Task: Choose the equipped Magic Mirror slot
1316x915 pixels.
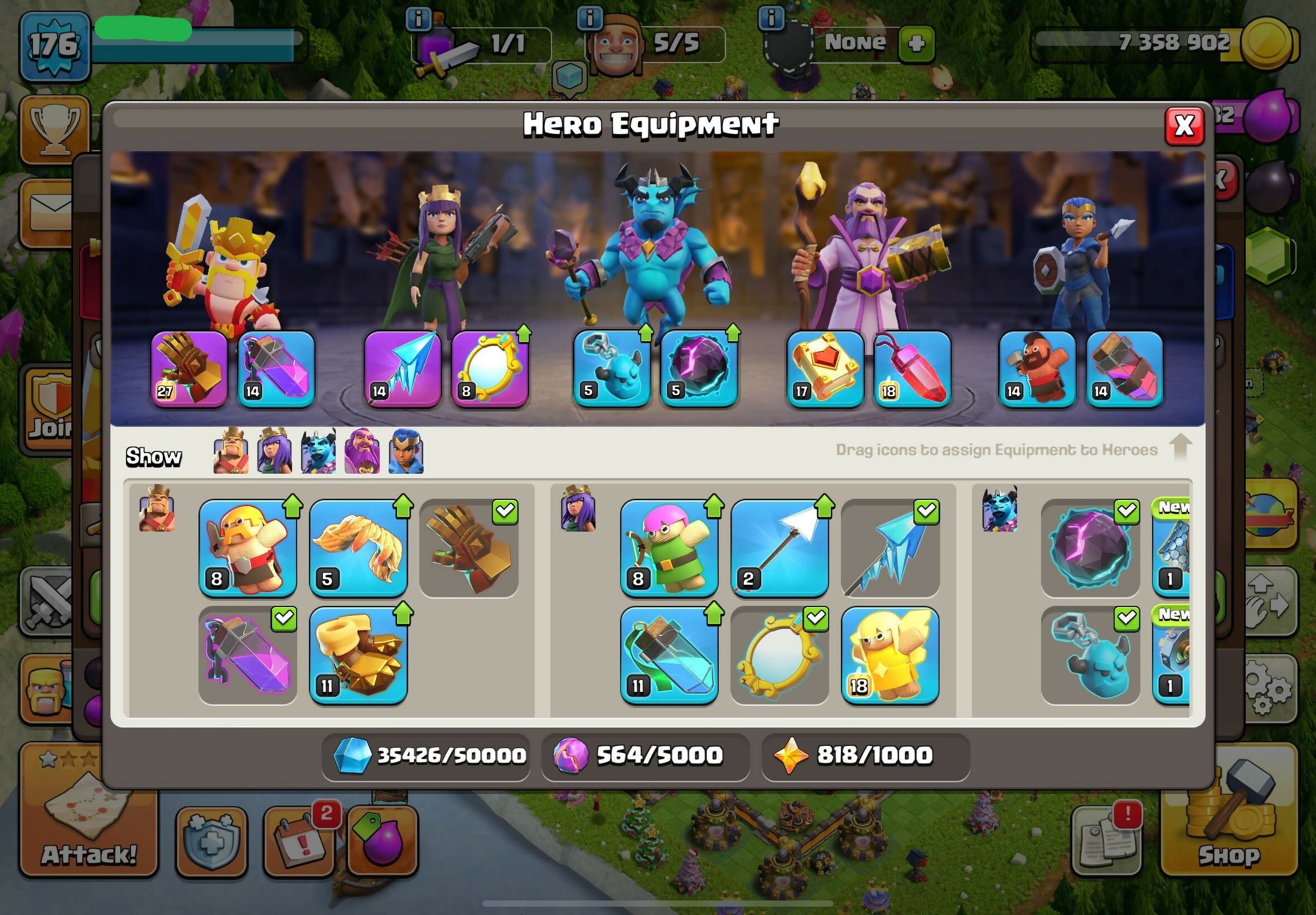Action: click(x=490, y=369)
